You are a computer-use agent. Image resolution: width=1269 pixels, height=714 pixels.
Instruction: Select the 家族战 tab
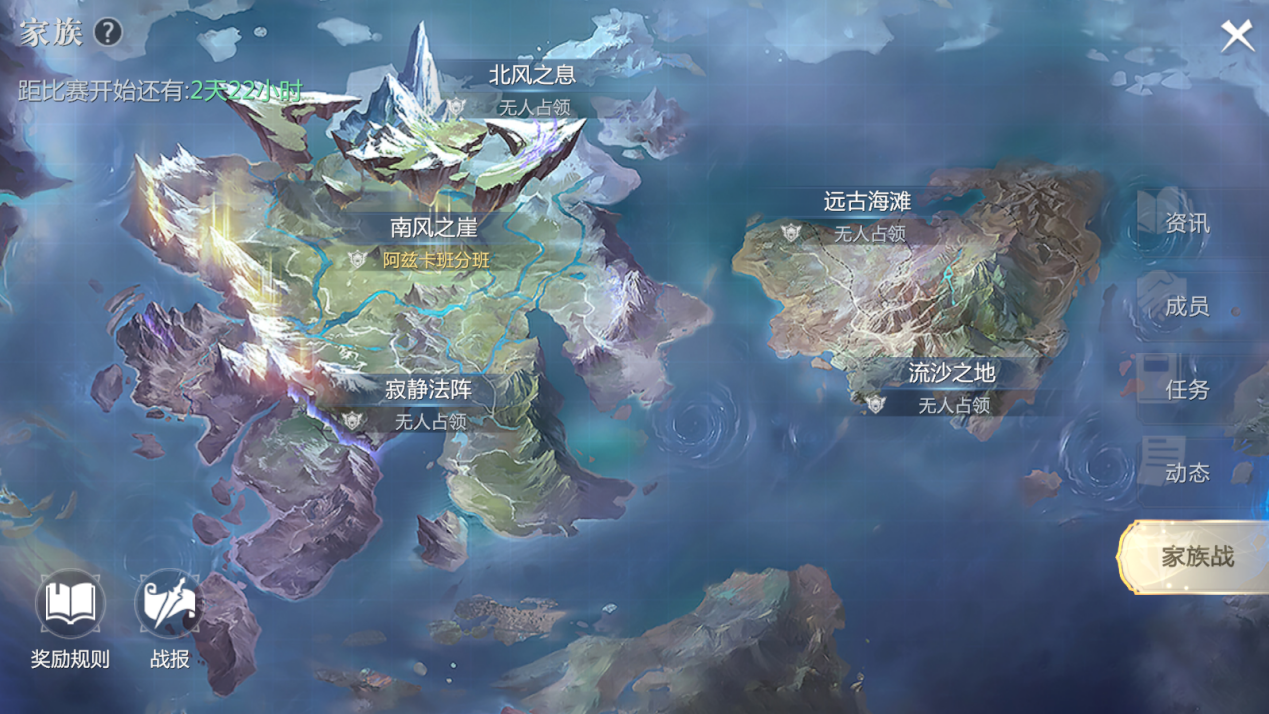pos(1196,557)
